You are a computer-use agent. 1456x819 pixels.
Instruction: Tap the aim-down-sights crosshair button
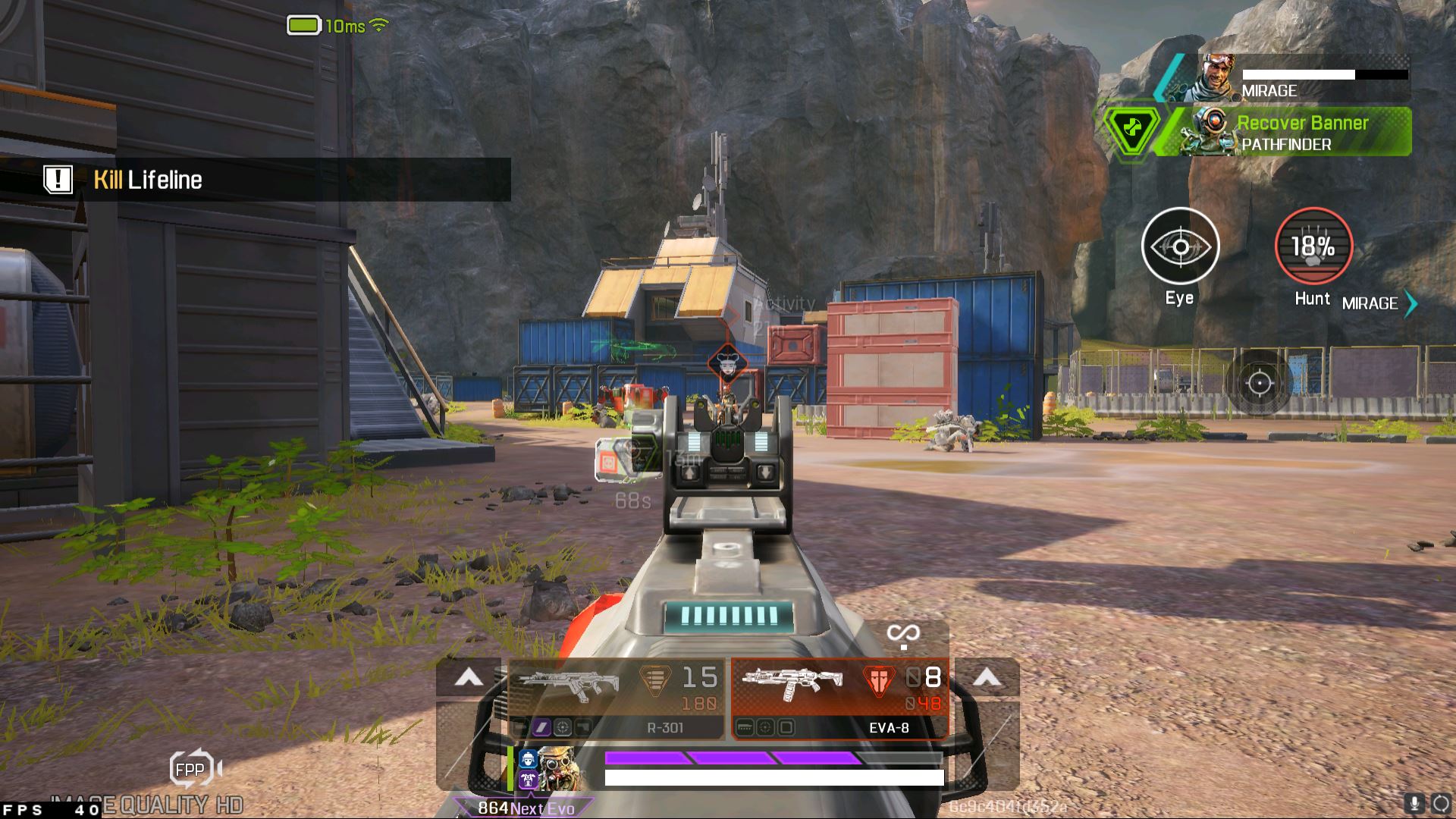coord(1260,383)
